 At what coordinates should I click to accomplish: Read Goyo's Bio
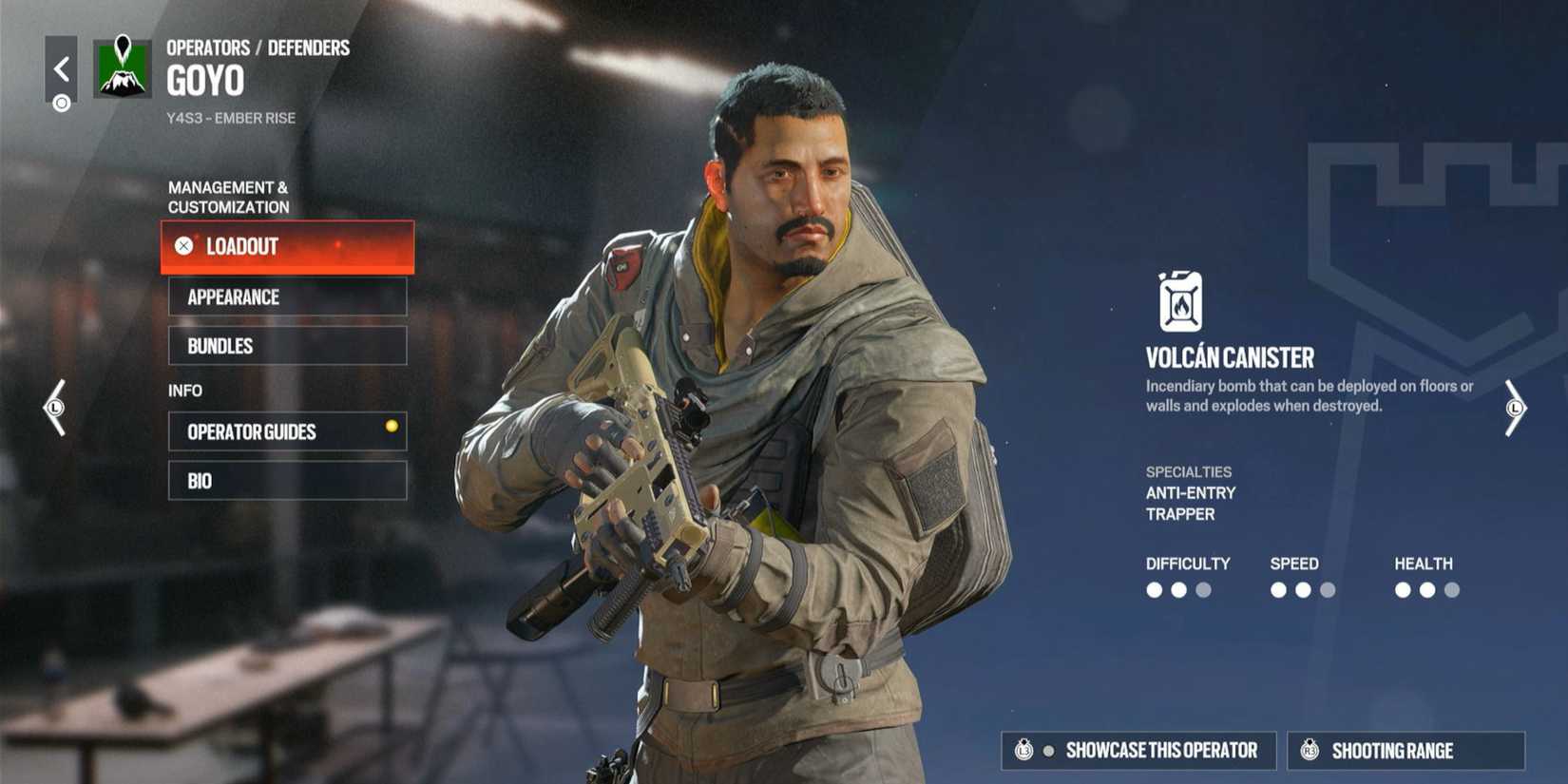coord(287,480)
